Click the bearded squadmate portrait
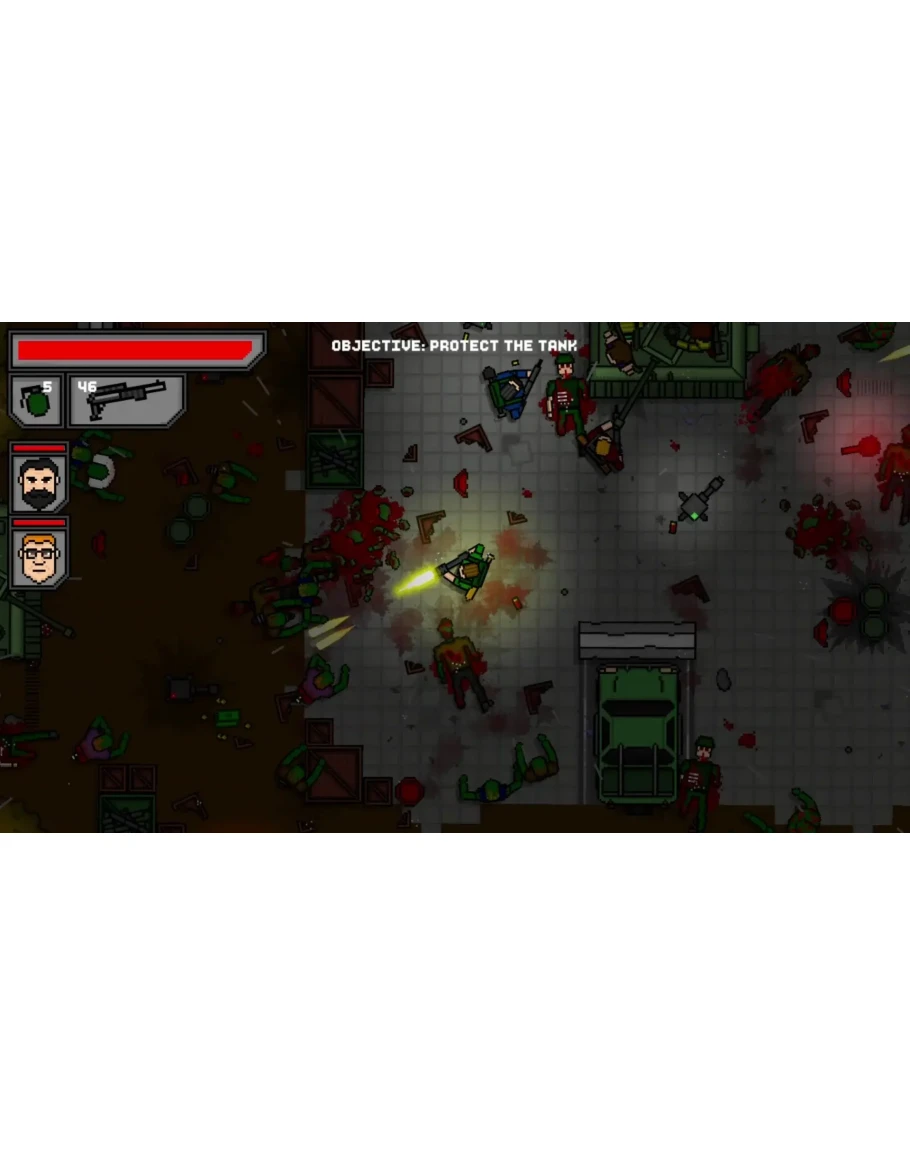 tap(40, 483)
